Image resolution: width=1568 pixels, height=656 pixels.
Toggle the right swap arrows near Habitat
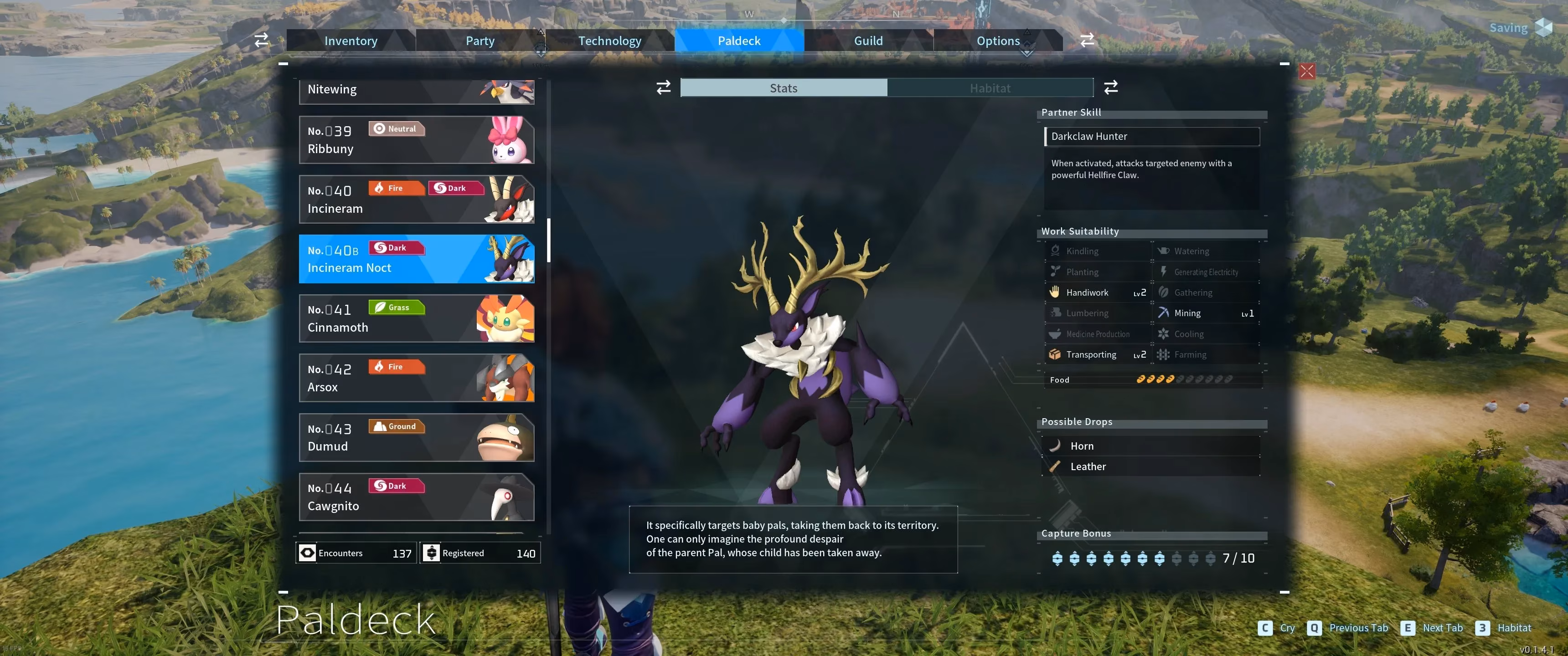1111,87
